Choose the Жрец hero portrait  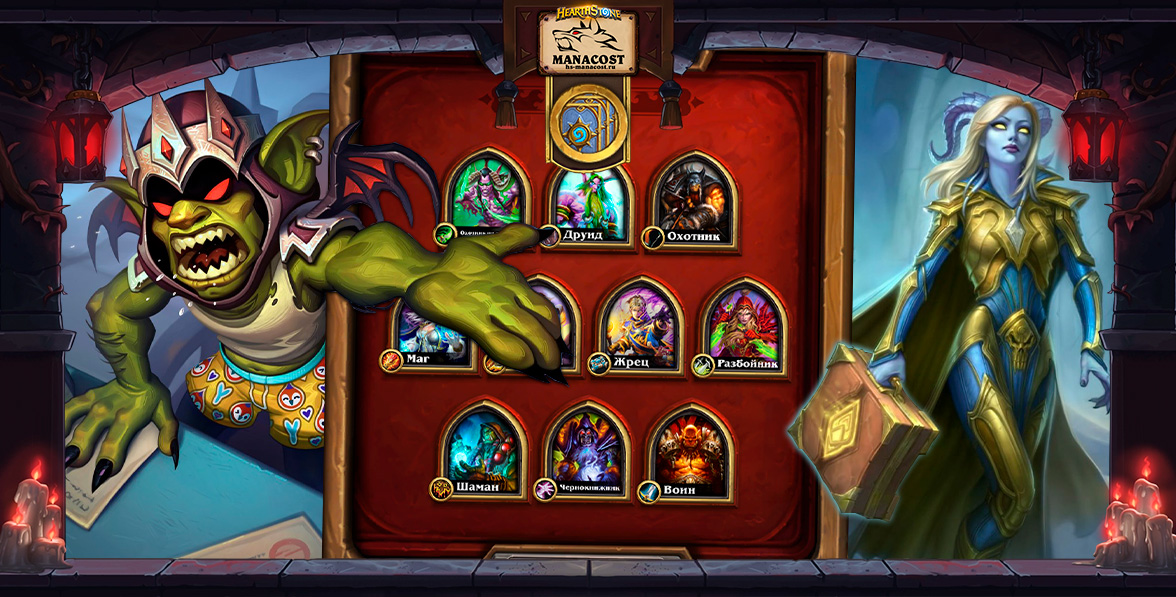pyautogui.click(x=640, y=324)
